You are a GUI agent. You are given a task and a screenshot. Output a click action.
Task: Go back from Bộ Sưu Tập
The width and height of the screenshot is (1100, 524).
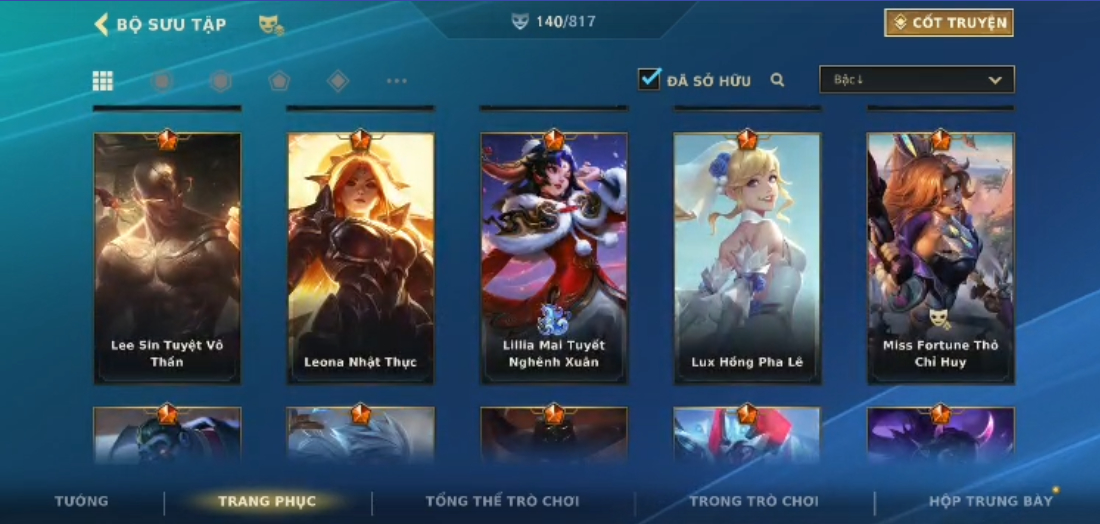[102, 24]
